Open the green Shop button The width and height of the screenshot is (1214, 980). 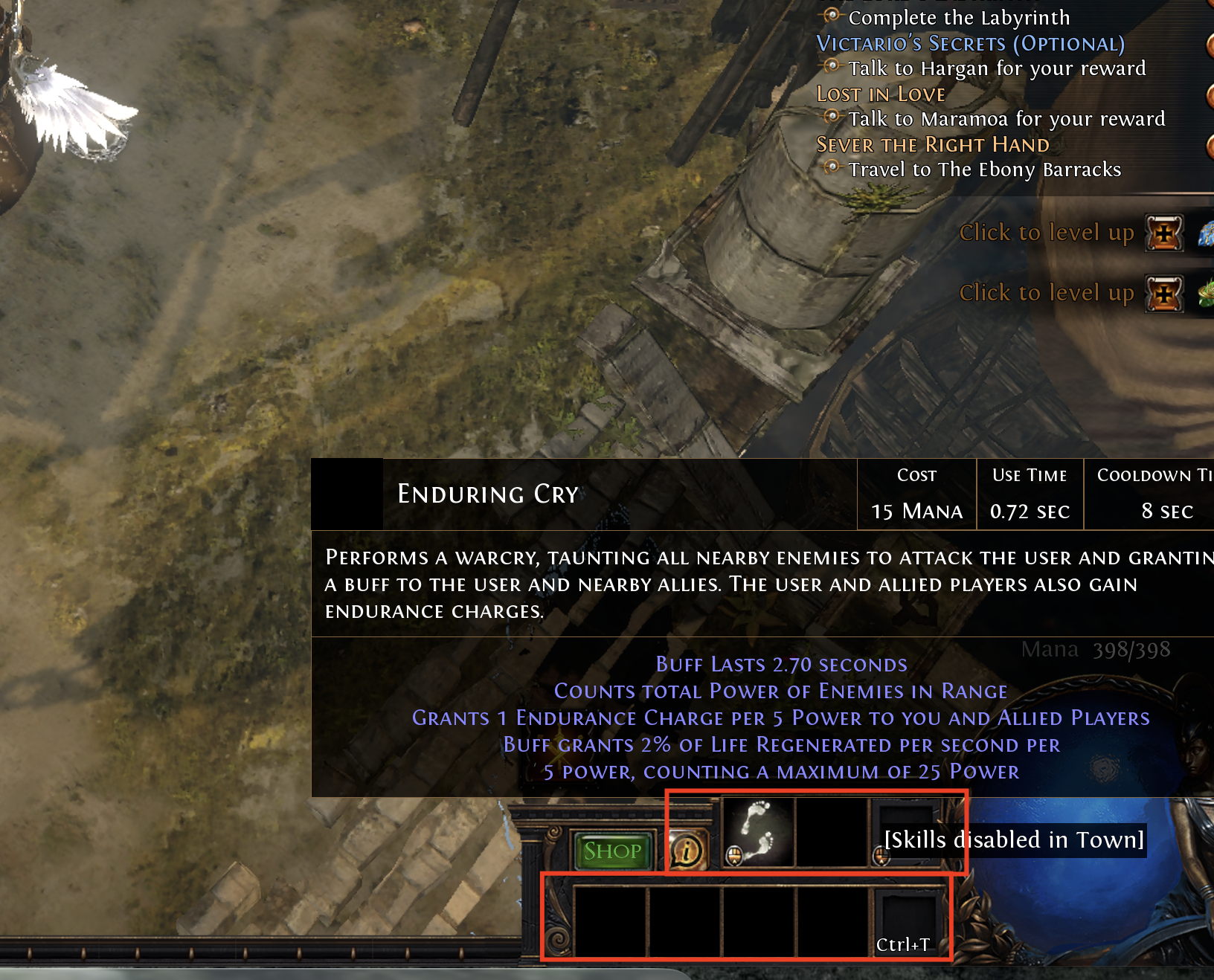[612, 851]
